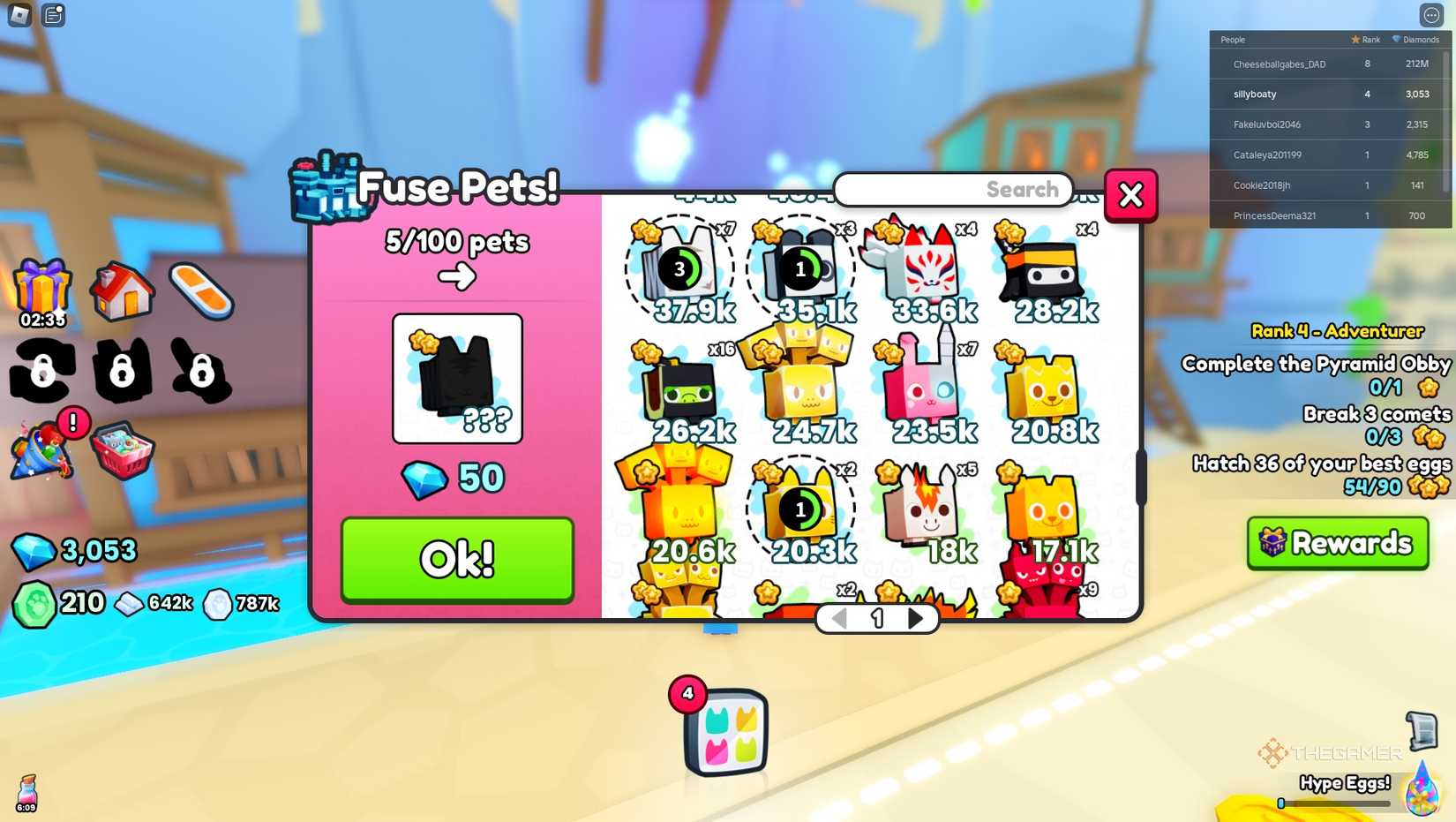
Task: Click the pet Search field
Action: coord(953,189)
